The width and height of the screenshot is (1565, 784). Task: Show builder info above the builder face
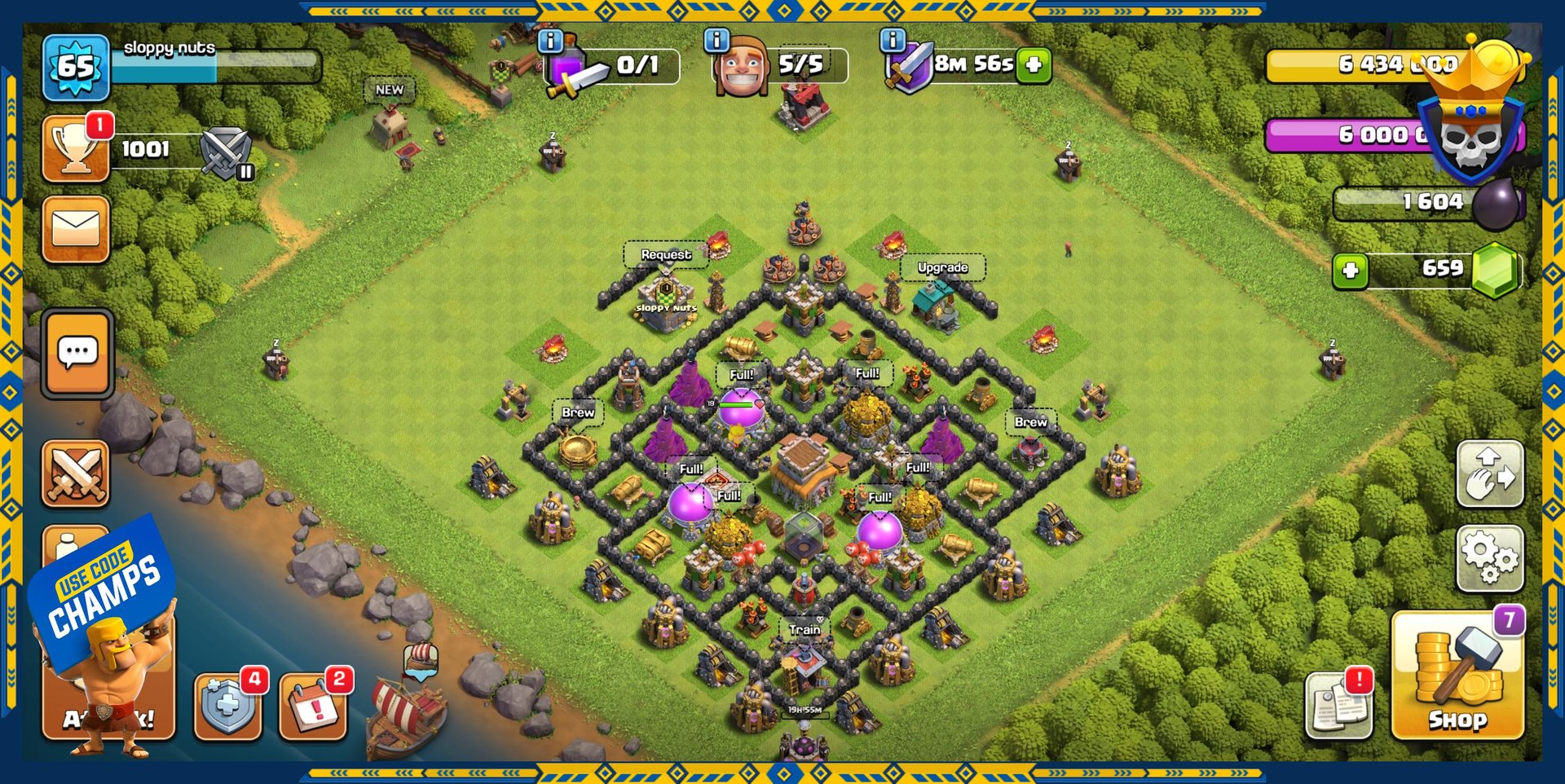point(716,40)
